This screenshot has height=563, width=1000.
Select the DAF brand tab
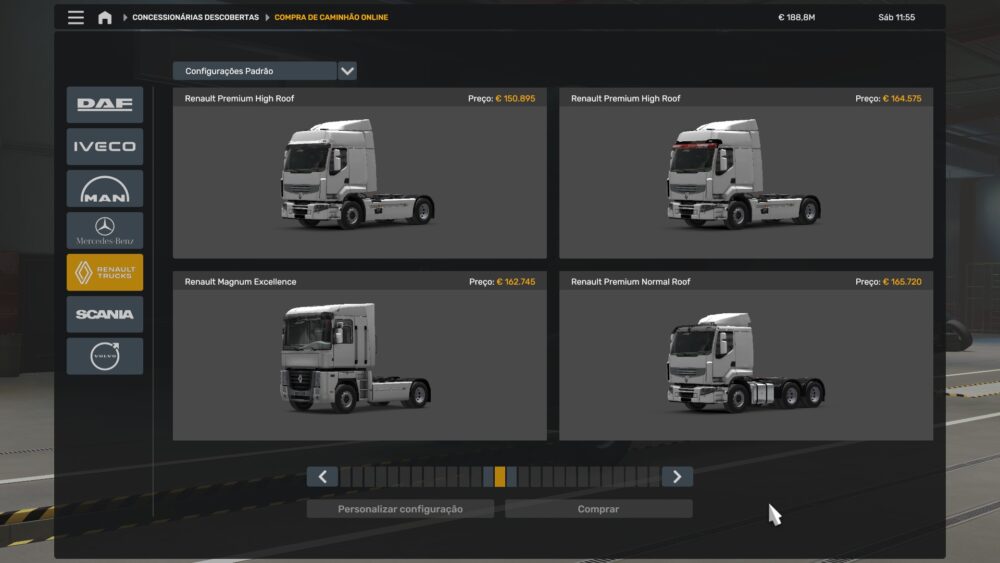point(105,105)
